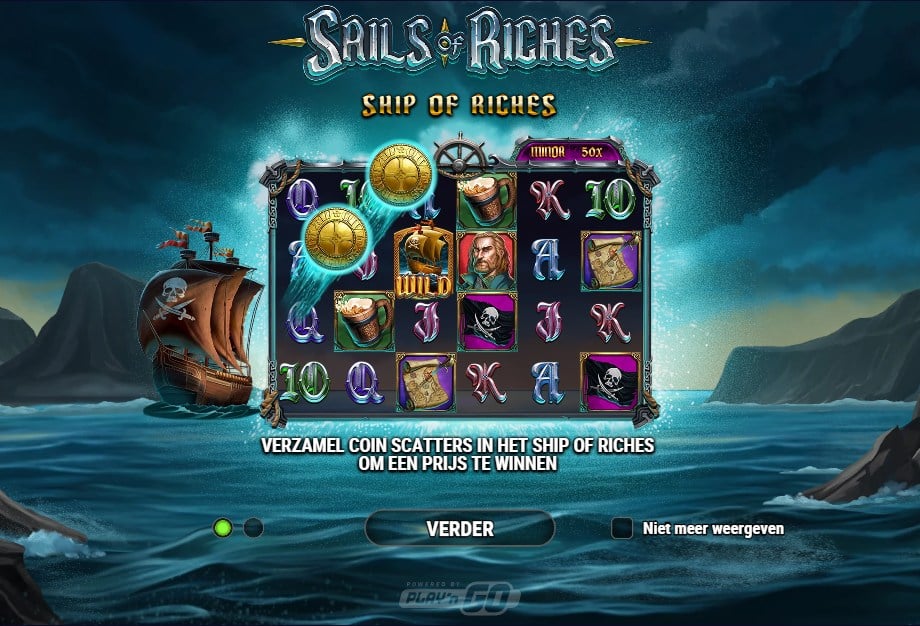Screen dimensions: 920x626
Task: Switch to the second intro page dot
Action: point(253,527)
